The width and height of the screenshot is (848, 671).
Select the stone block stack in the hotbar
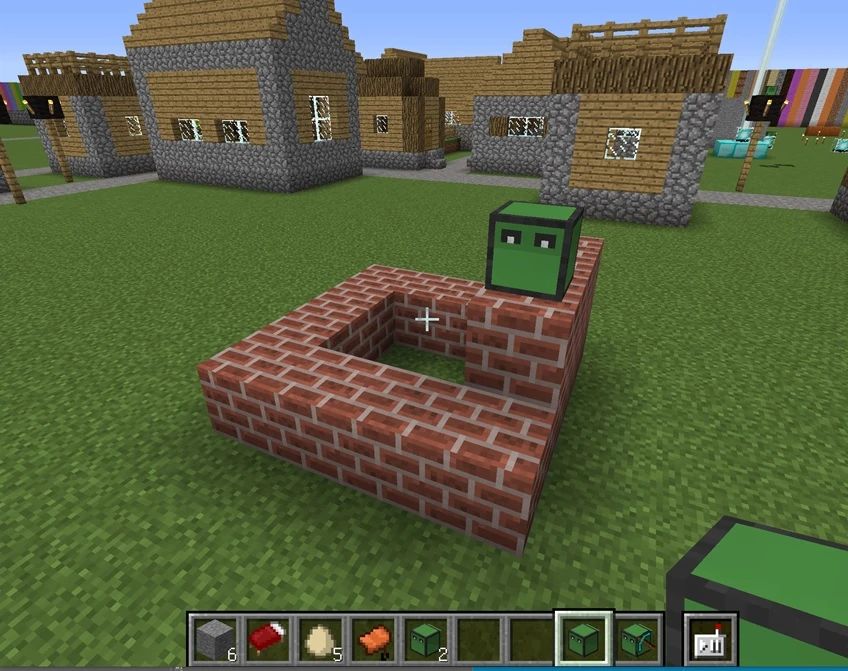click(216, 638)
